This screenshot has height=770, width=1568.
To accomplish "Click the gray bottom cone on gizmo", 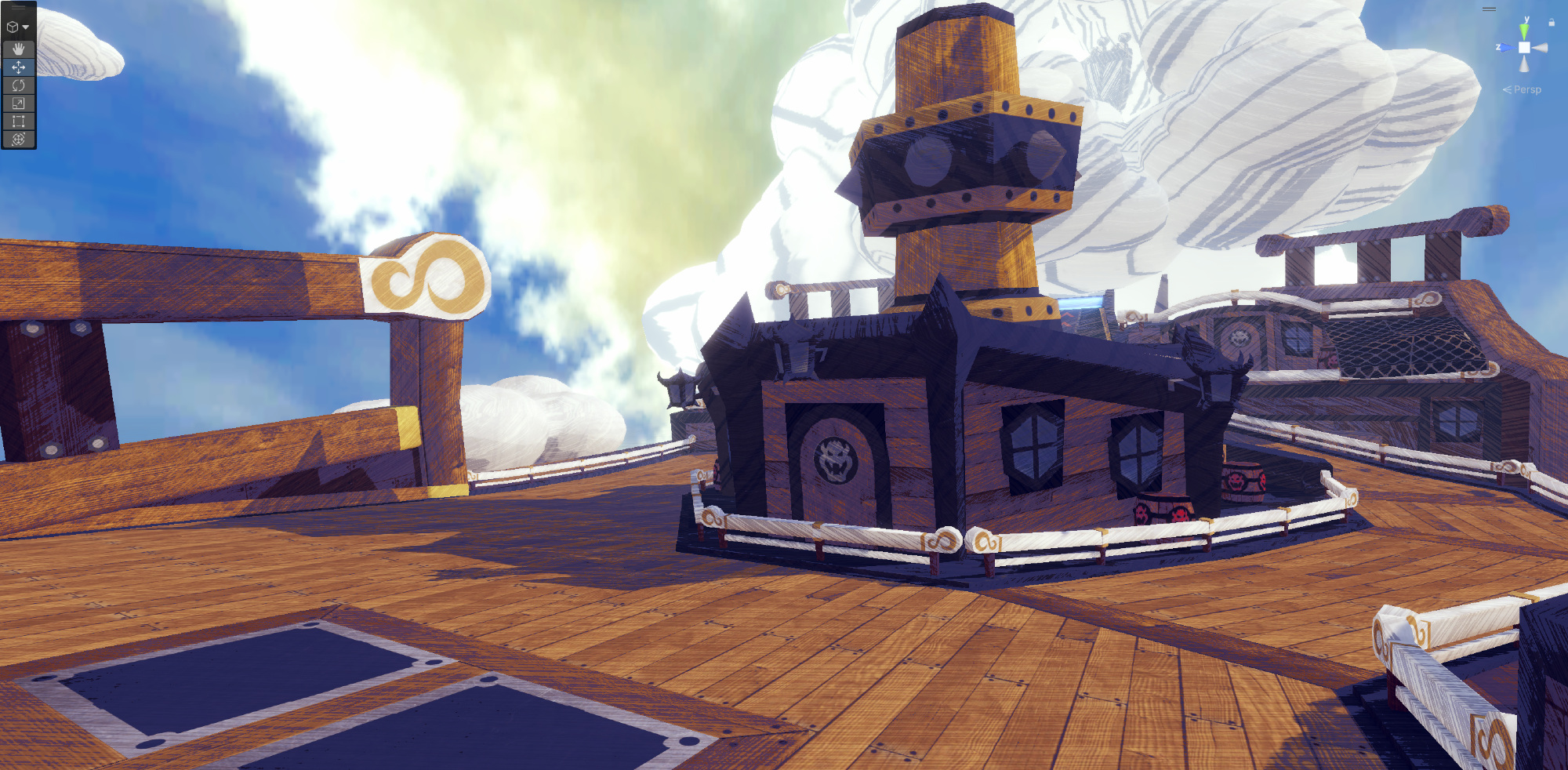I will (x=1524, y=65).
